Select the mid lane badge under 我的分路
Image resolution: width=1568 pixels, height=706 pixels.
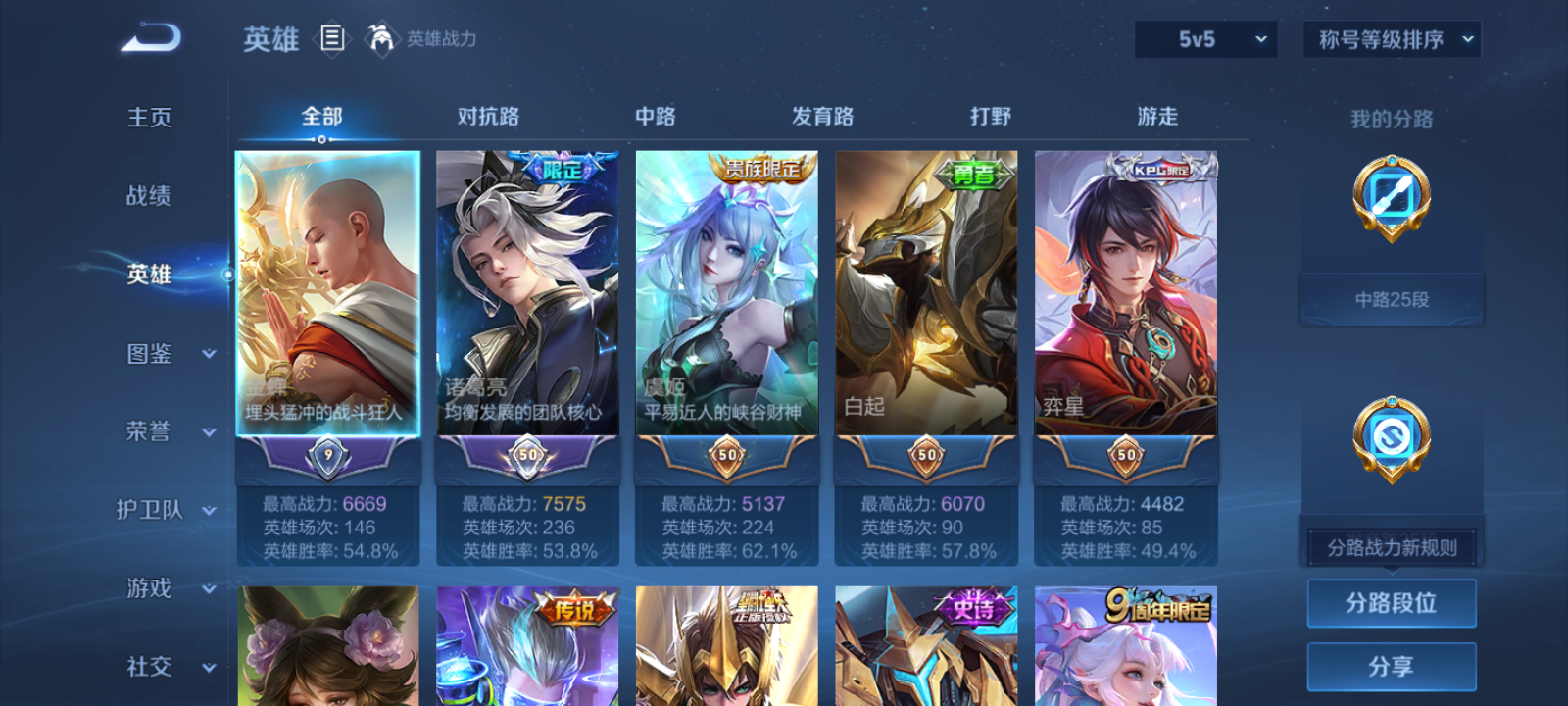pyautogui.click(x=1391, y=201)
